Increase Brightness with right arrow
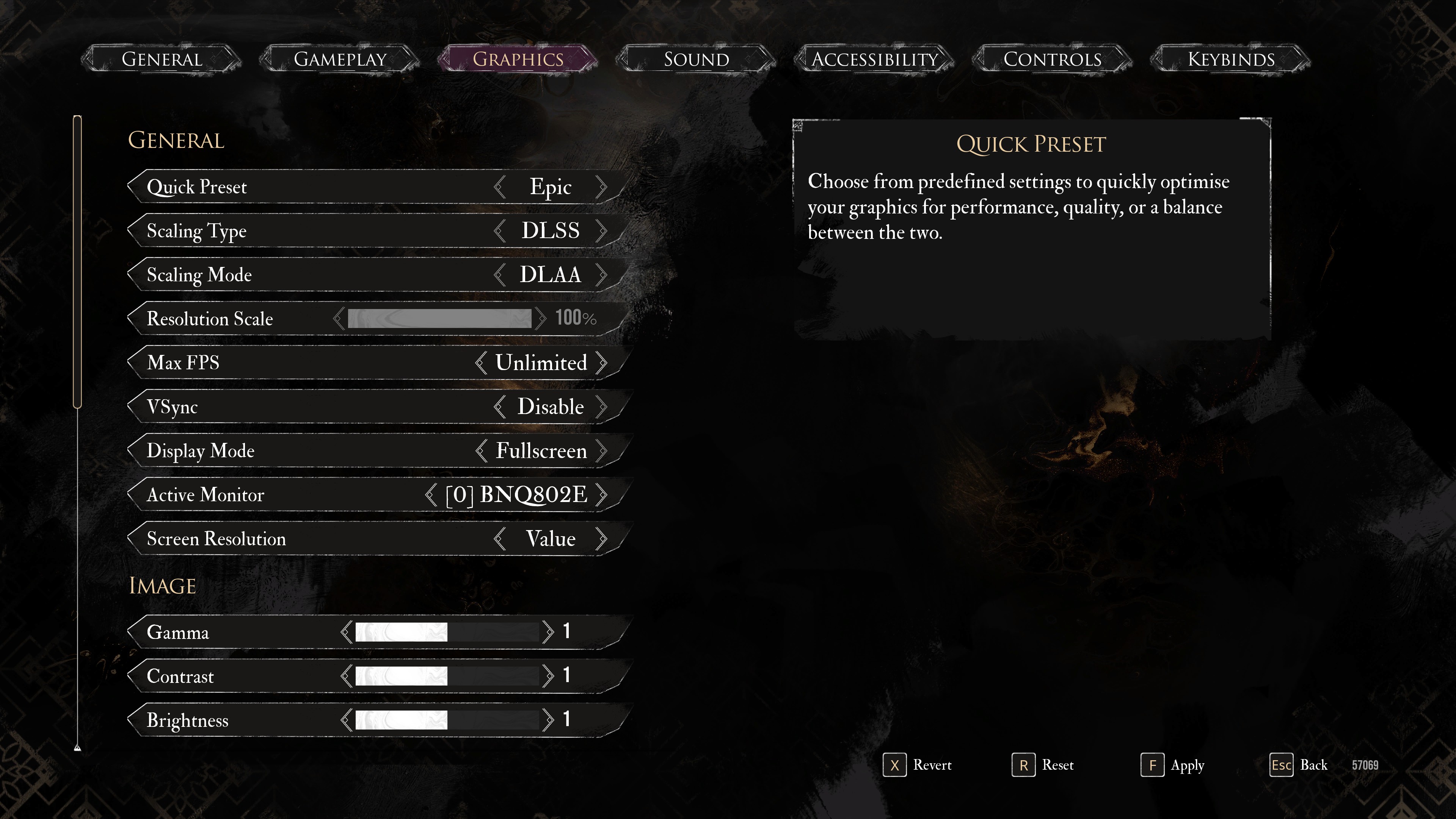 click(x=547, y=720)
